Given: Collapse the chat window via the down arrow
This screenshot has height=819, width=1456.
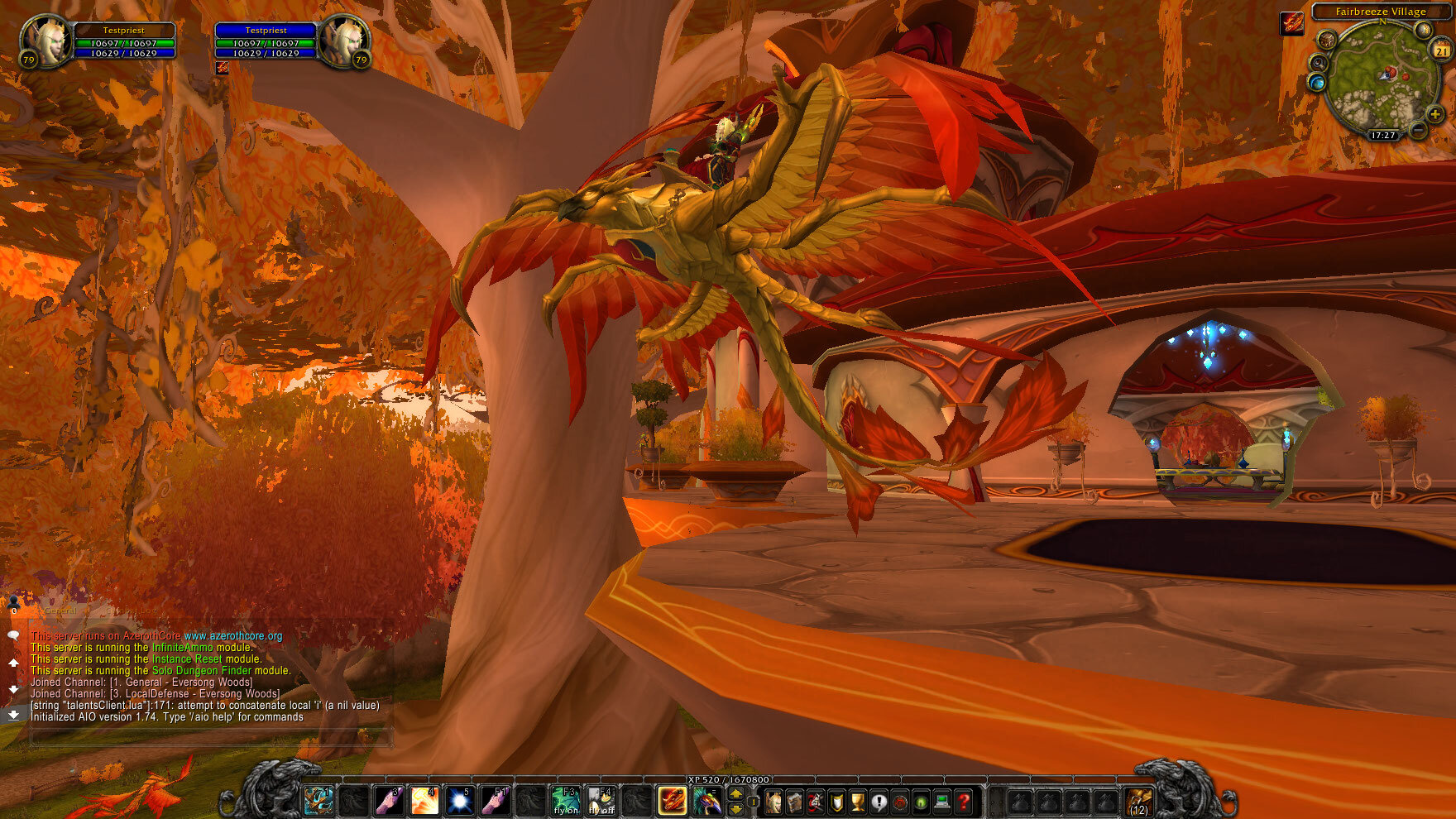Looking at the screenshot, I should coord(14,689).
